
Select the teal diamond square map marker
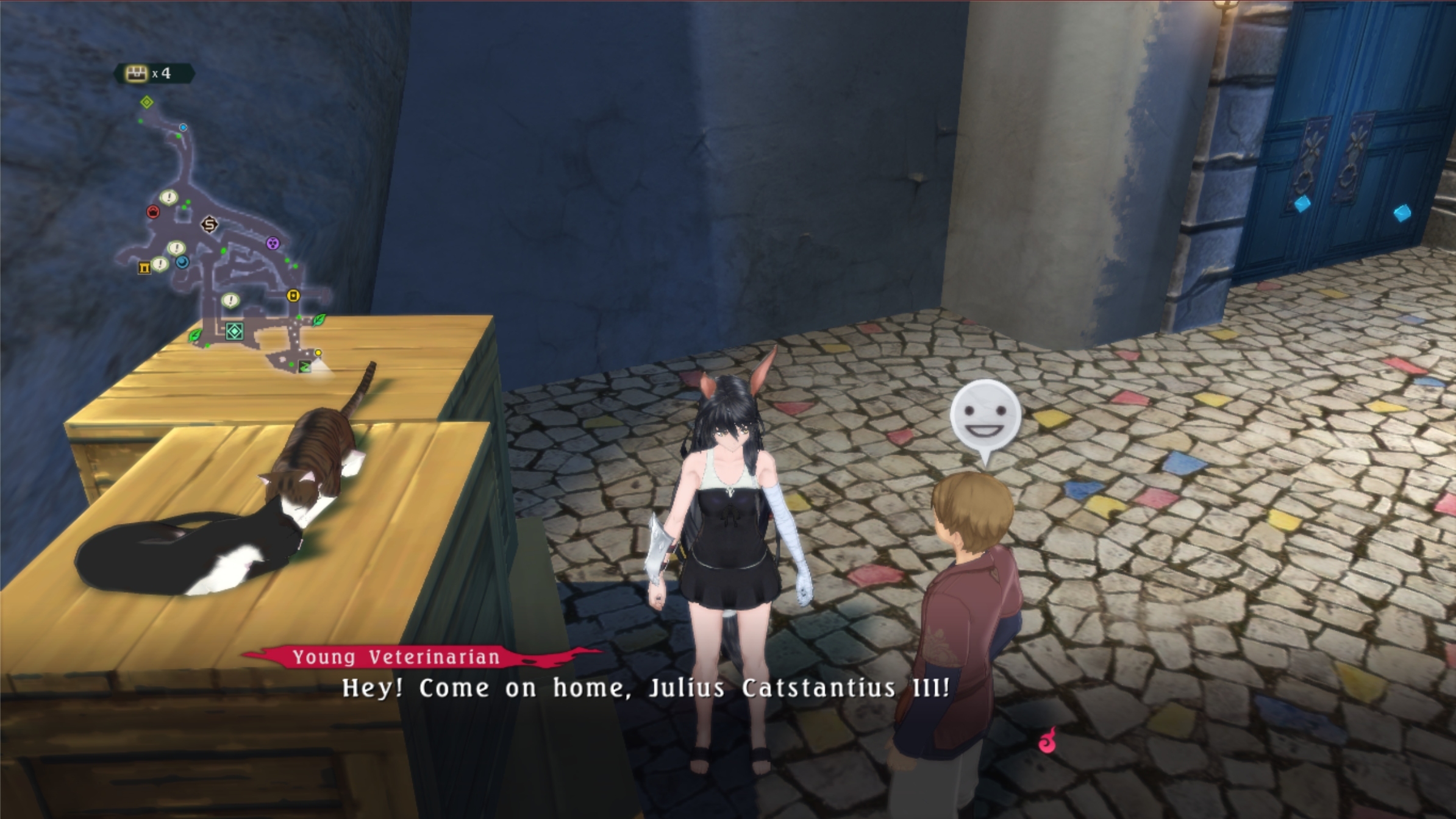(x=235, y=331)
